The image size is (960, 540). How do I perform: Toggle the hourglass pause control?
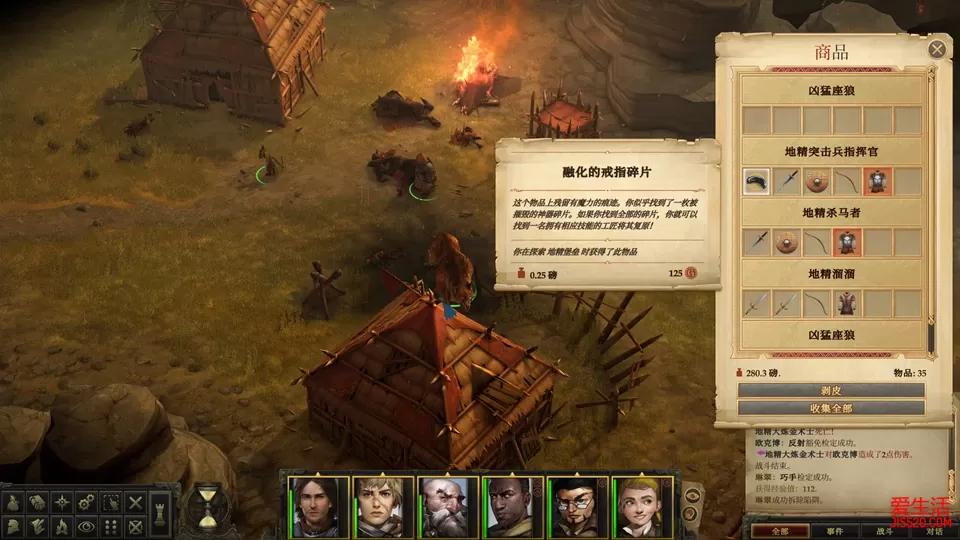coord(208,505)
